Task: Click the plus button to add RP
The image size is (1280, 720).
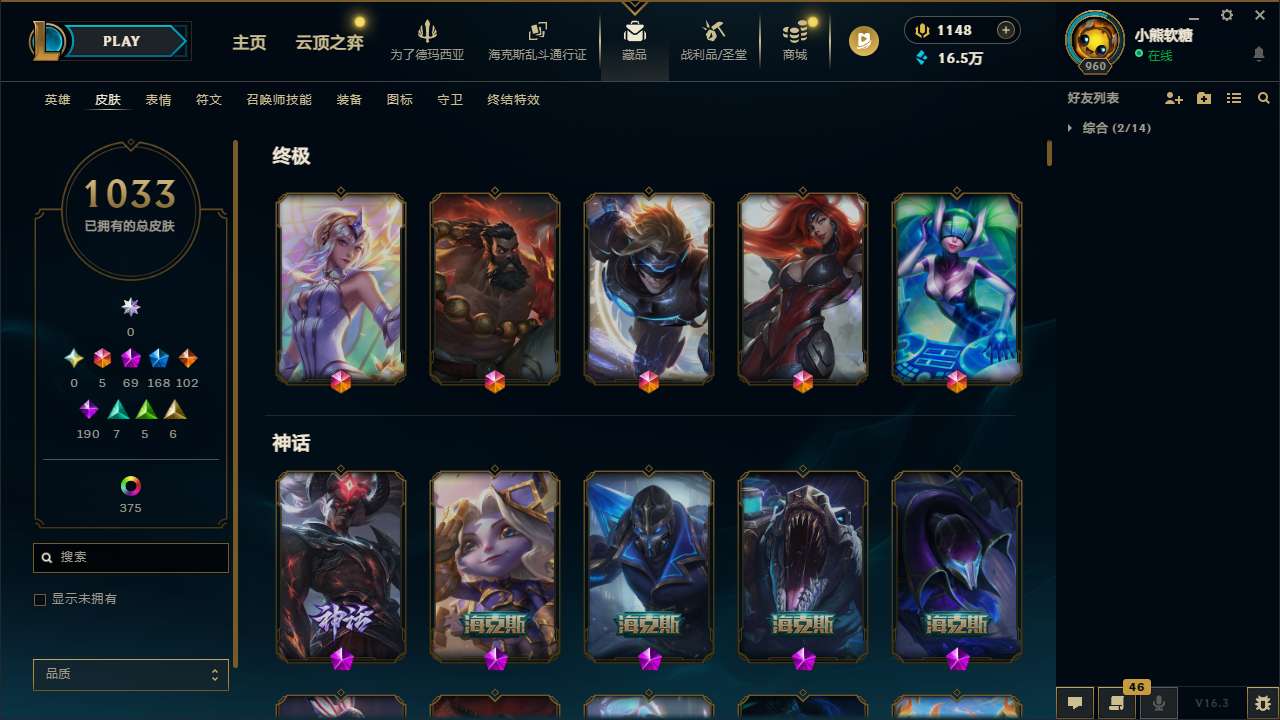Action: coord(1005,30)
